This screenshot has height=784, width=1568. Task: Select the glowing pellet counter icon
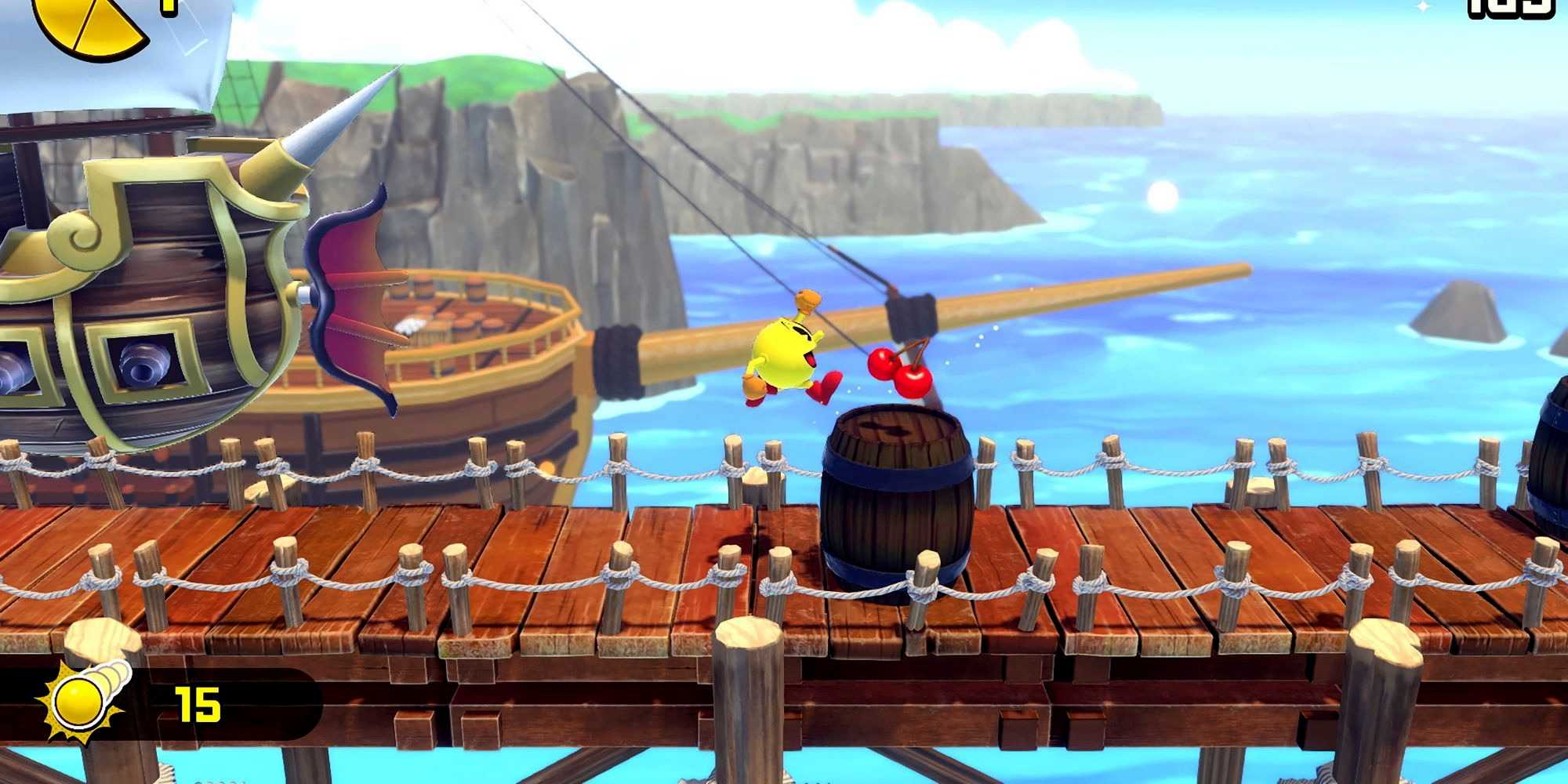pos(82,700)
